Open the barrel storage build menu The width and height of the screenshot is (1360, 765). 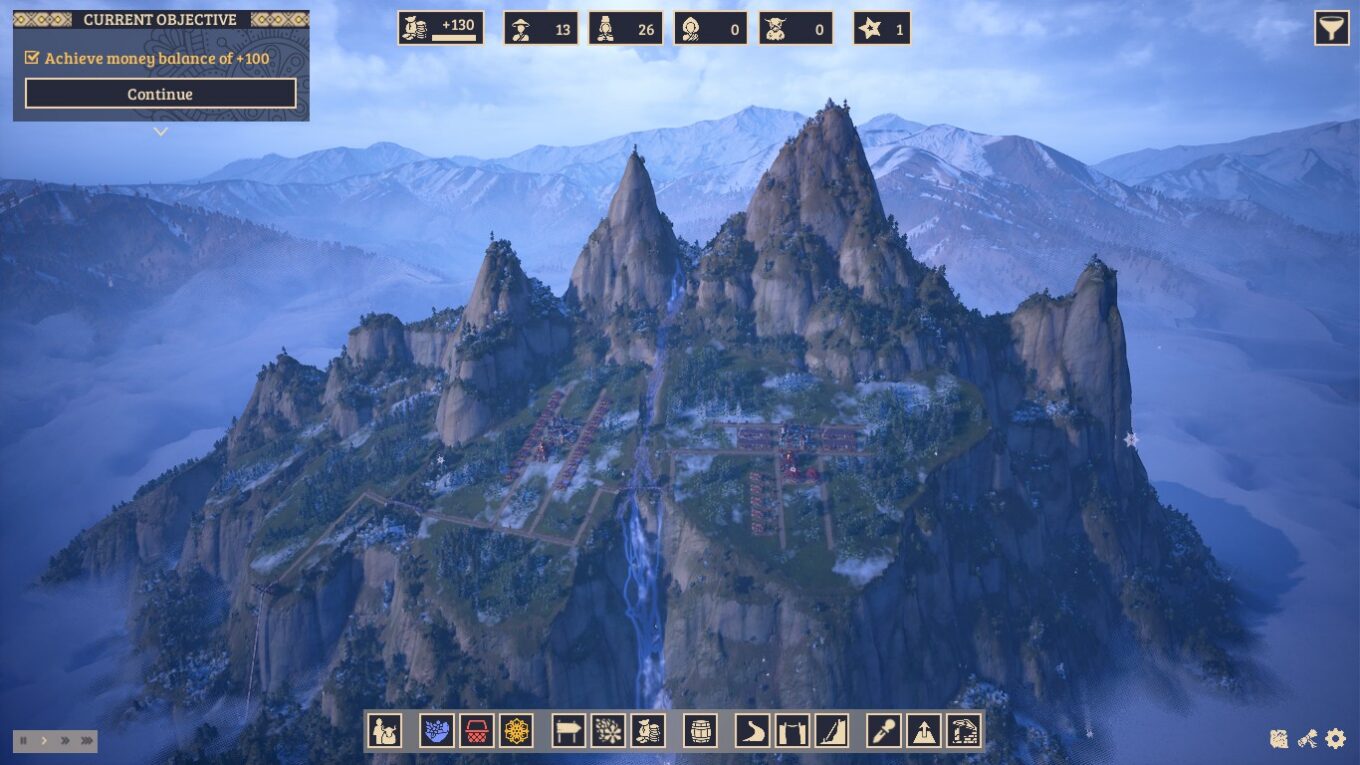coord(703,731)
